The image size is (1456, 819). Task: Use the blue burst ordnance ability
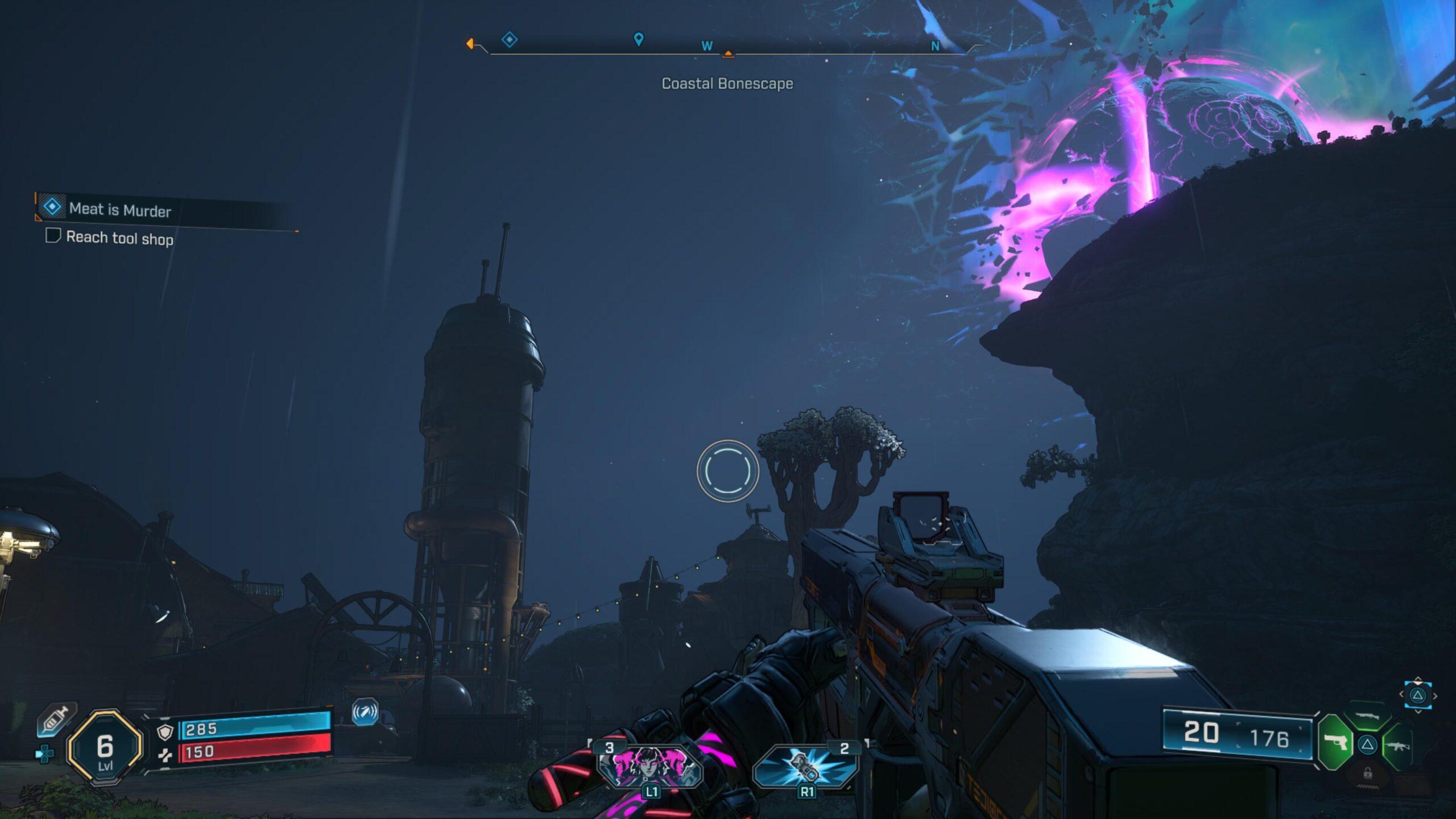click(804, 766)
